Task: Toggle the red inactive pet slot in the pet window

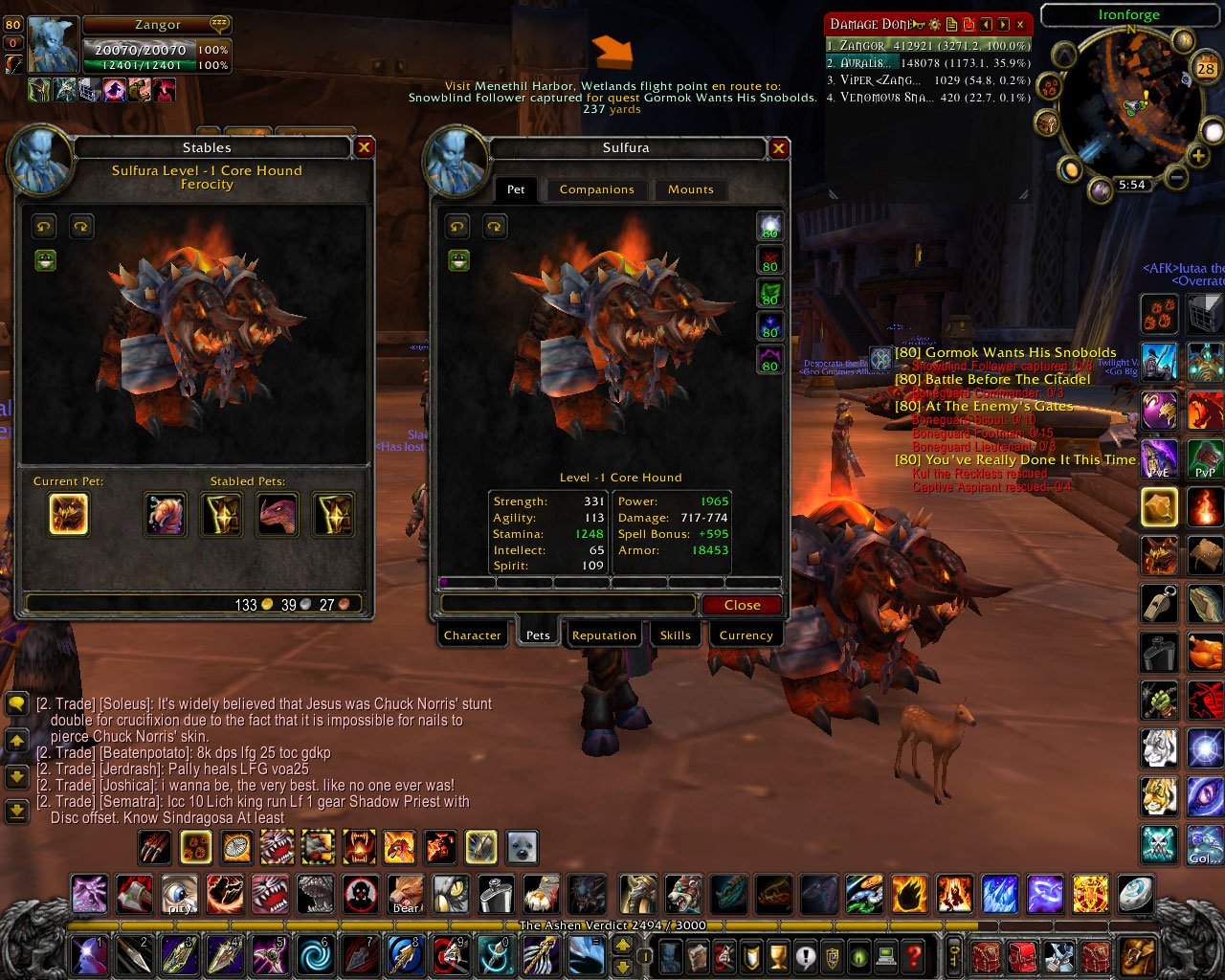Action: pos(770,259)
